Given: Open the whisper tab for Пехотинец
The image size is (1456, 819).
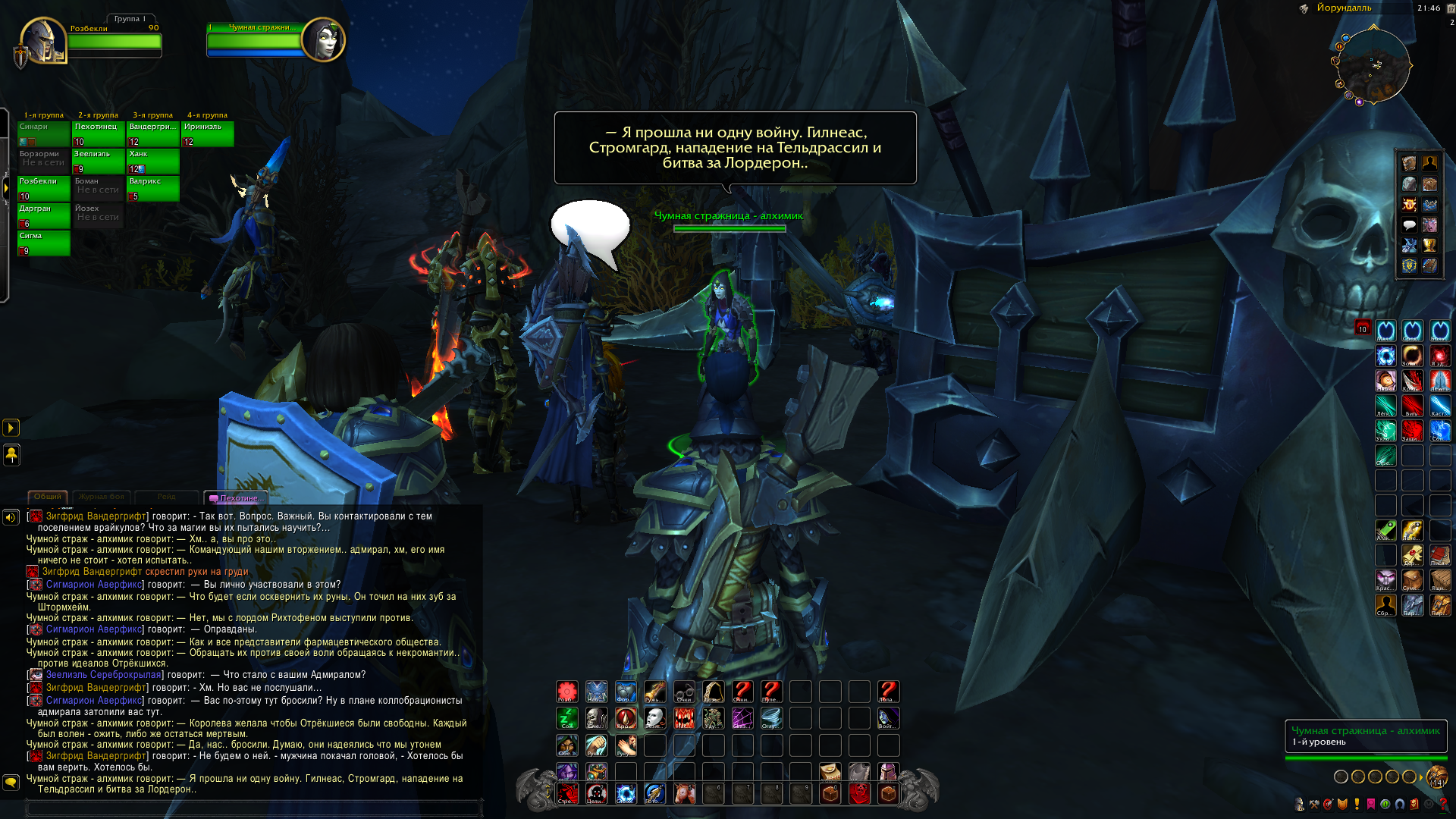Looking at the screenshot, I should (x=238, y=498).
